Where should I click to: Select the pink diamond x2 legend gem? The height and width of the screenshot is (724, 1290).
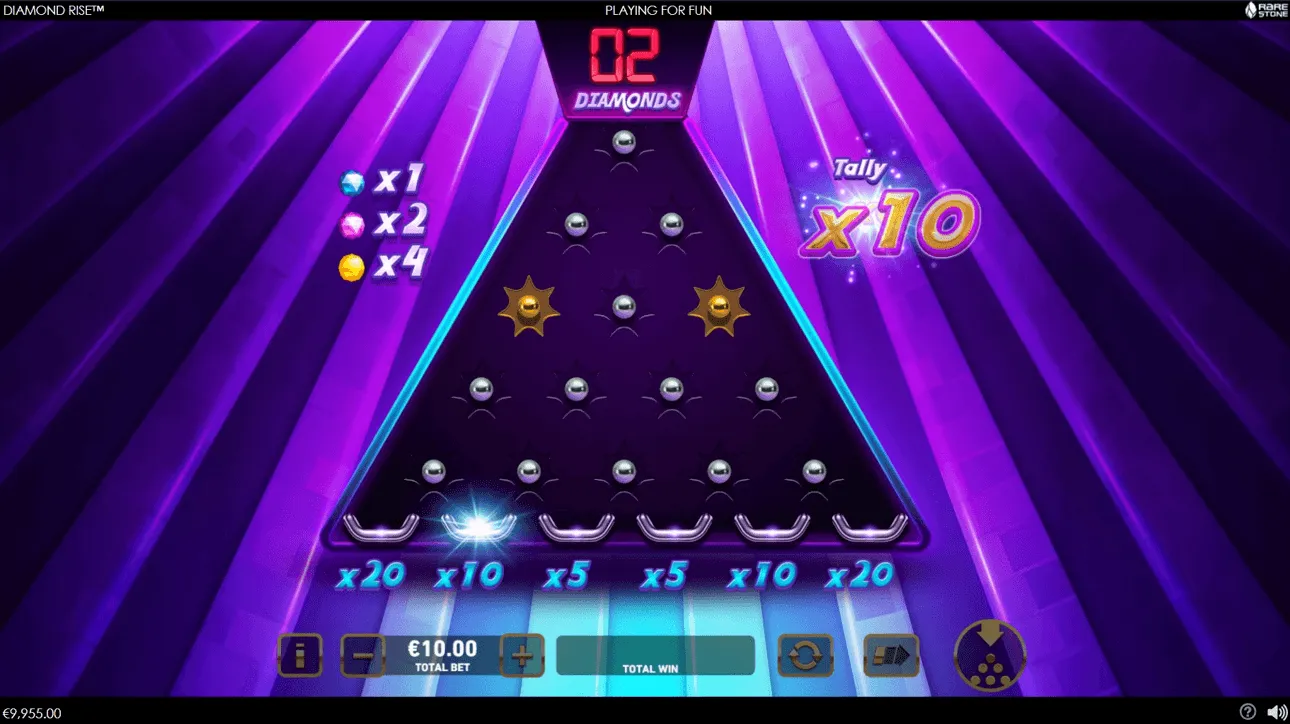pos(351,224)
